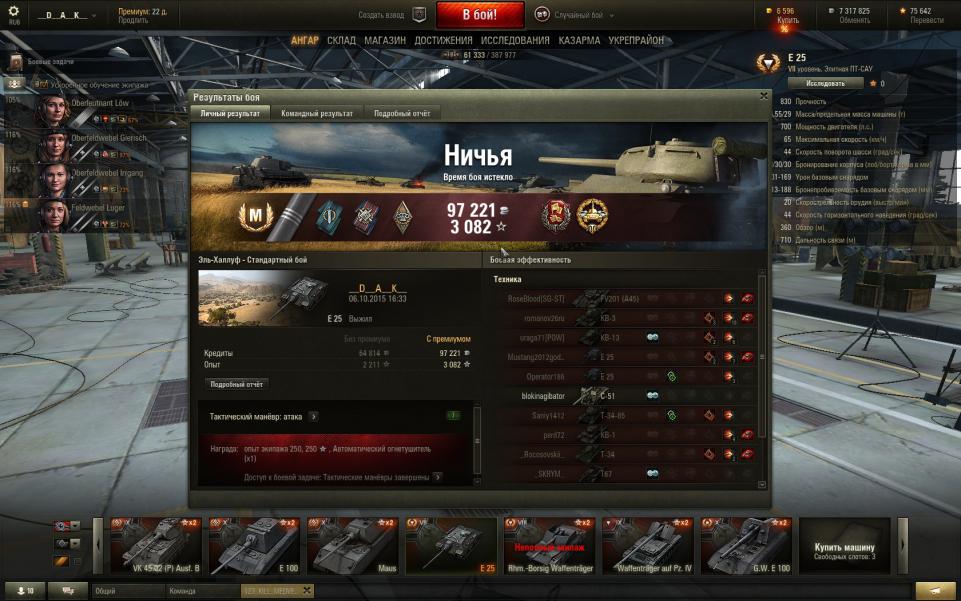Click Подробный отчёт button under credits
This screenshot has height=601, width=961.
pyautogui.click(x=238, y=384)
